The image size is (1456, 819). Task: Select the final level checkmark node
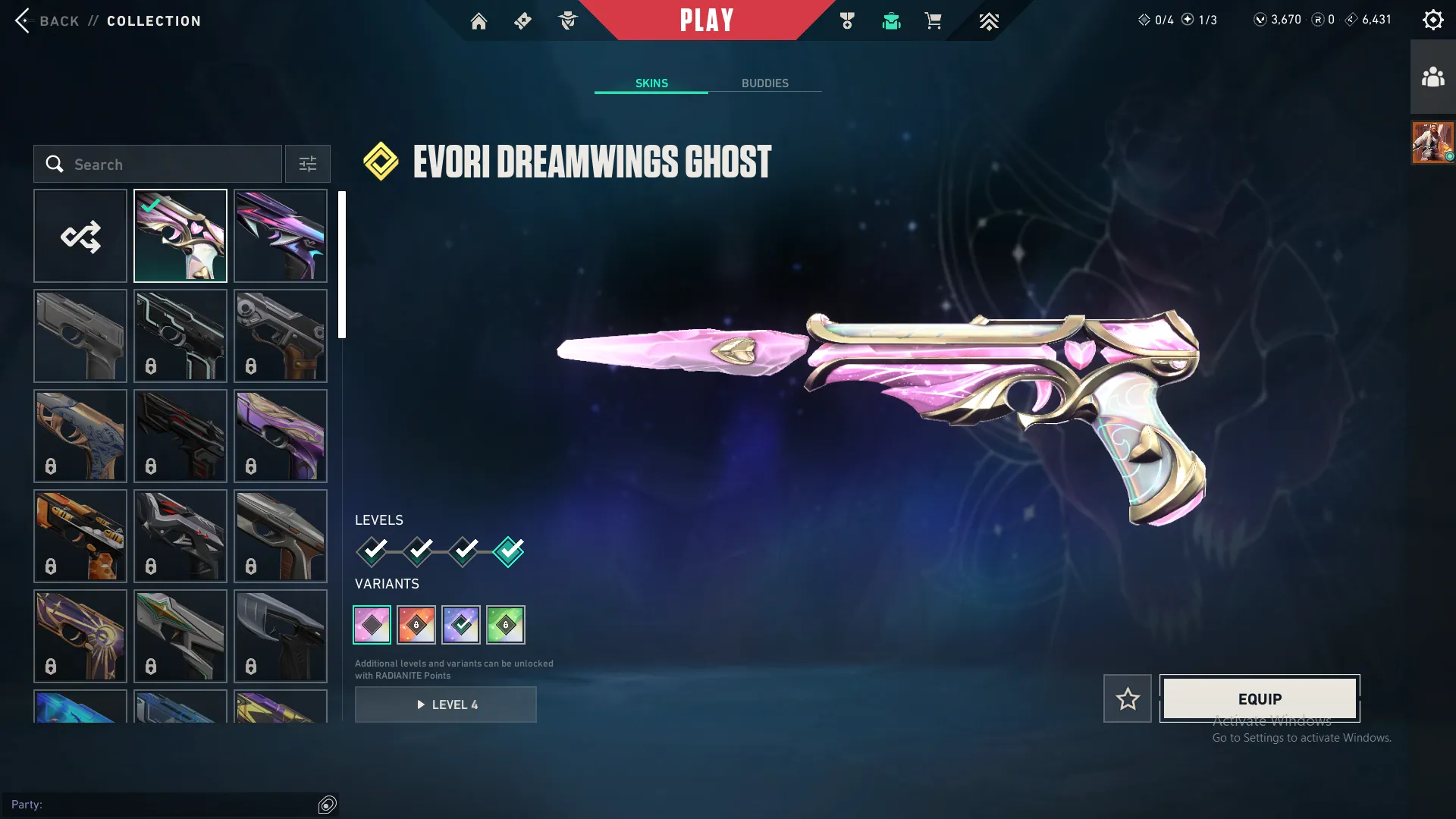pyautogui.click(x=509, y=552)
